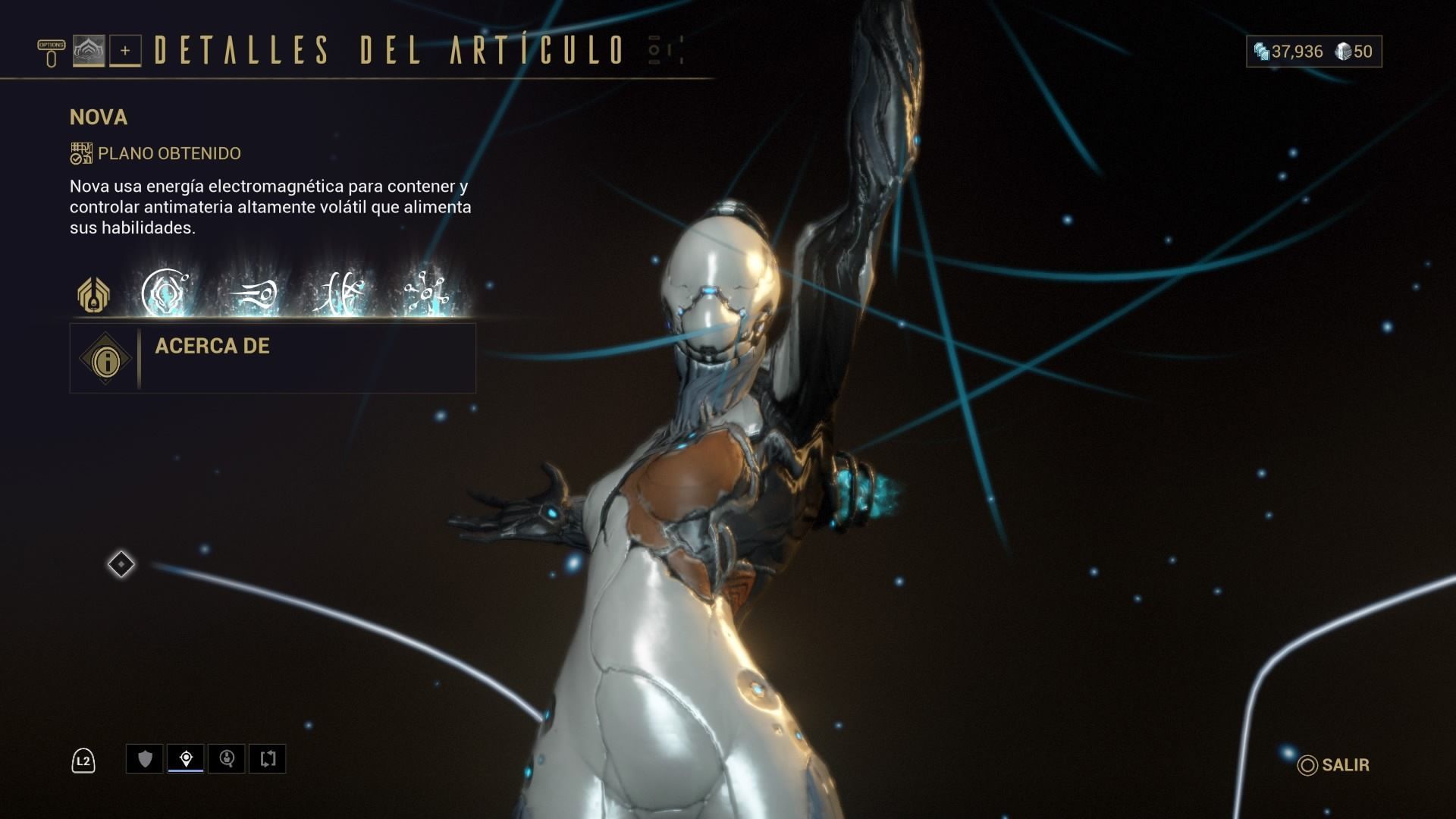The height and width of the screenshot is (819, 1456).
Task: Click the inspect magnifier icon
Action: (226, 758)
